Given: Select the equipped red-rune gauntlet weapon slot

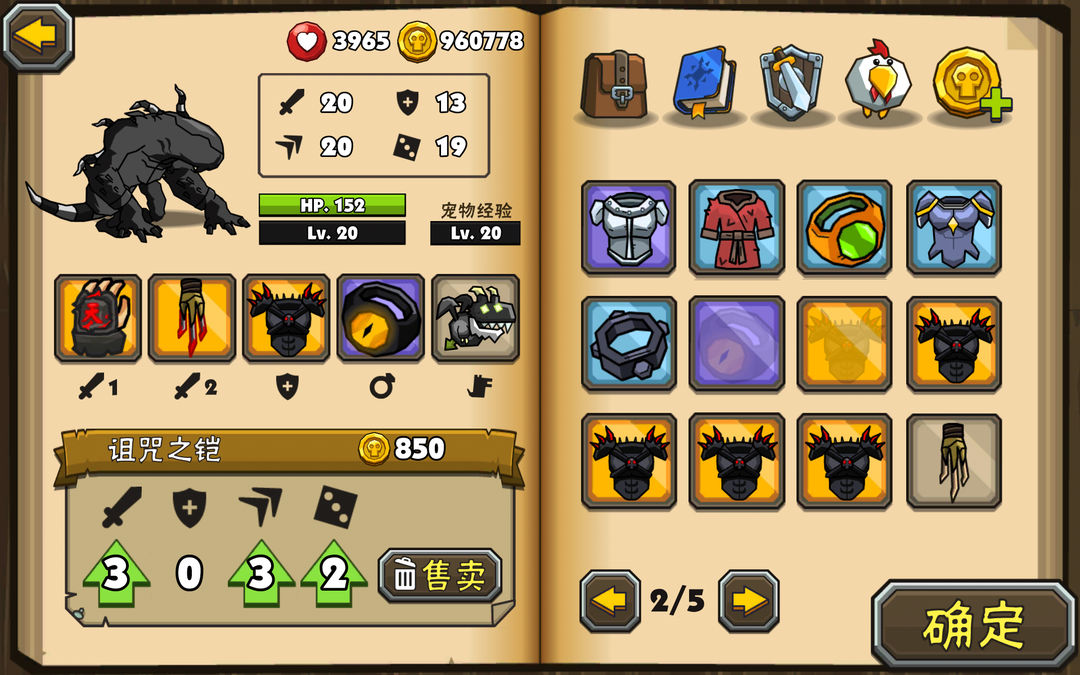Looking at the screenshot, I should coord(97,318).
